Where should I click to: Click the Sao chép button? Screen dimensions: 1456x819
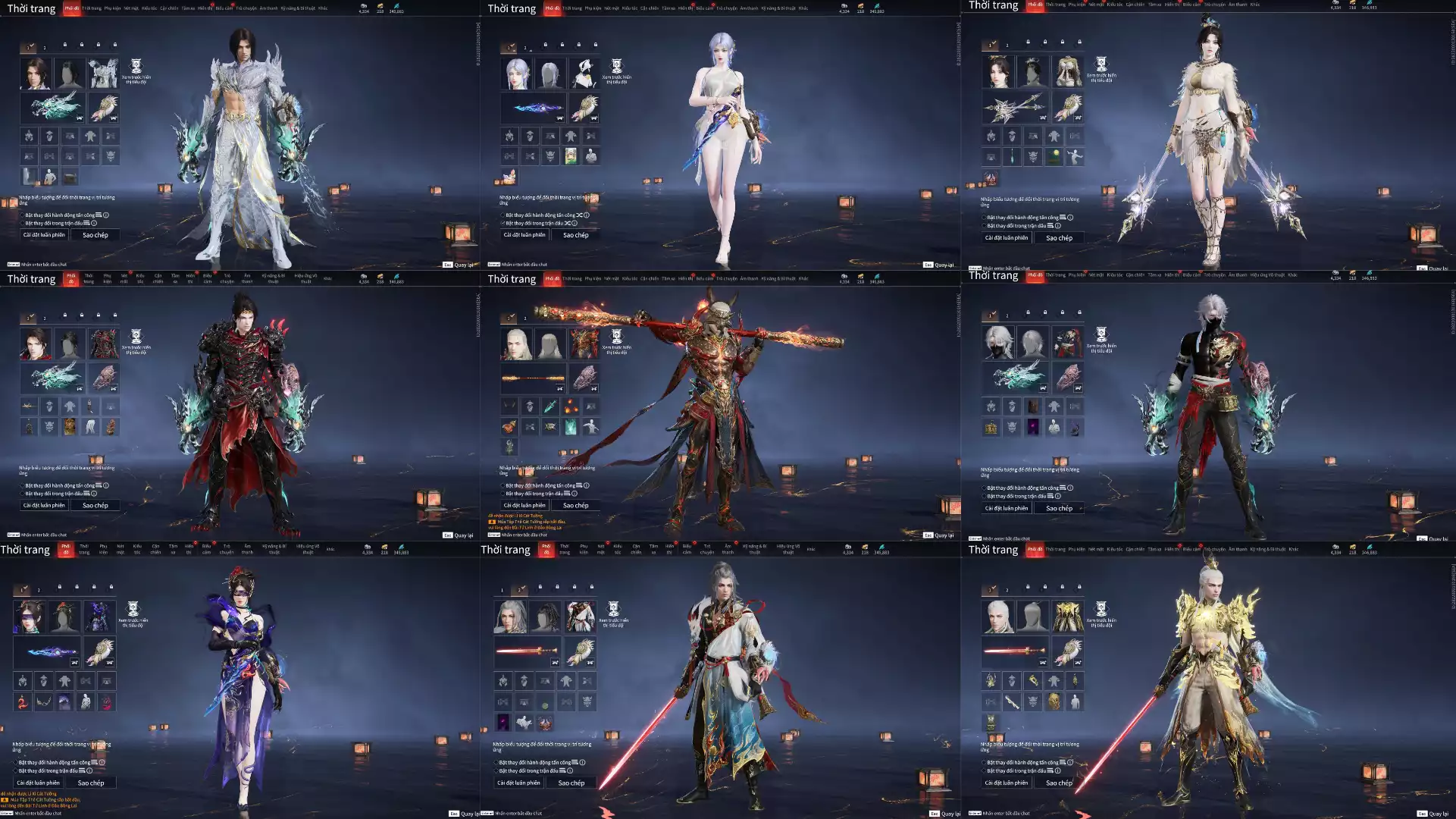tap(95, 235)
